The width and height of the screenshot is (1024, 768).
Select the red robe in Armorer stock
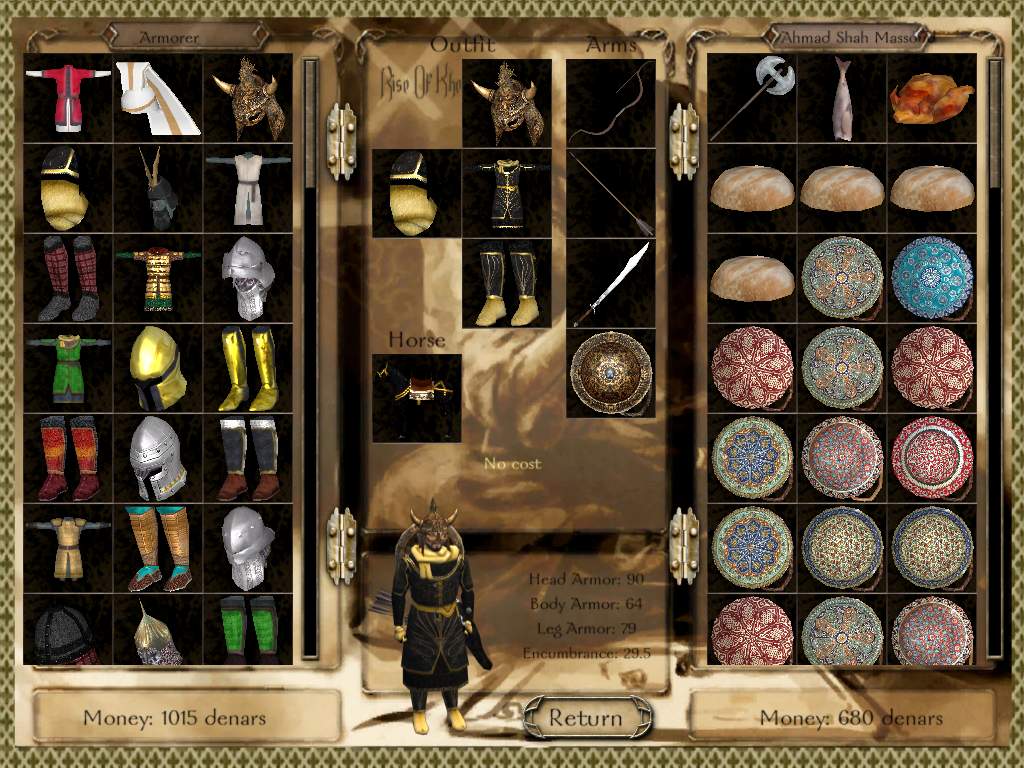(68, 98)
